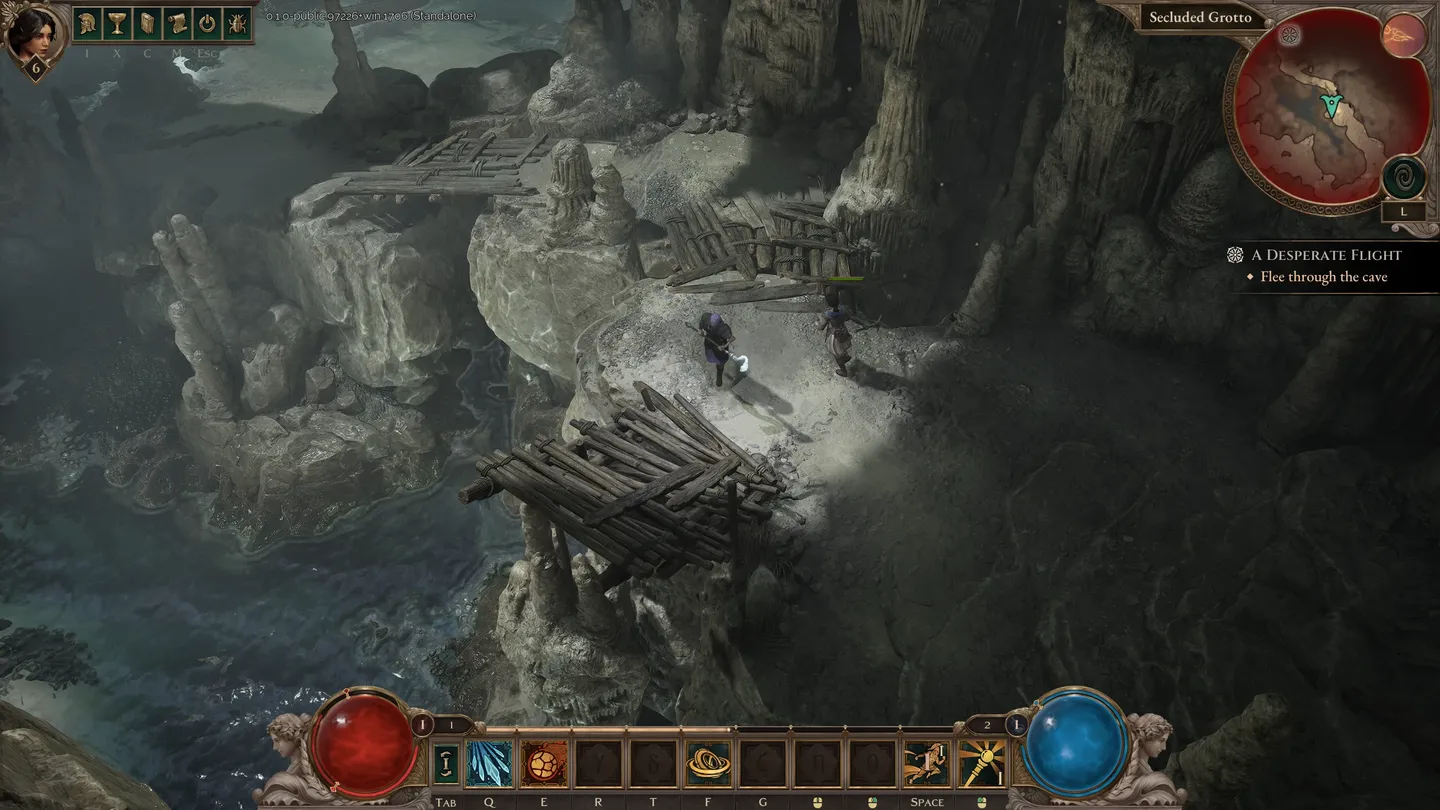Click the orange cloud icon by minimap

[1403, 36]
